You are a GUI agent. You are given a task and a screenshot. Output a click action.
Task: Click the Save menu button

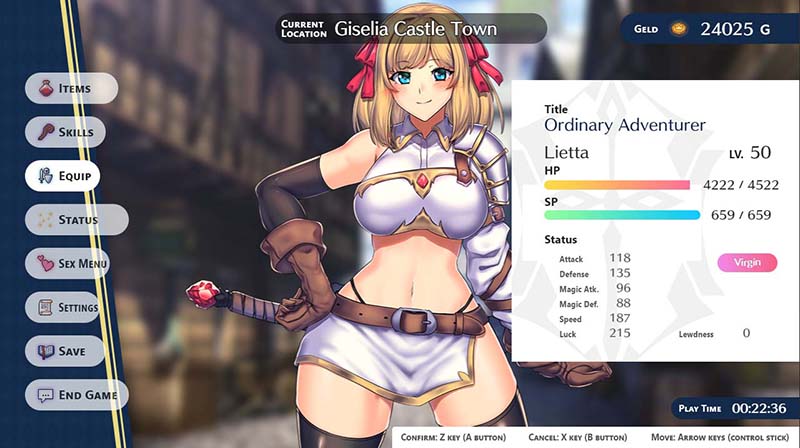(72, 351)
